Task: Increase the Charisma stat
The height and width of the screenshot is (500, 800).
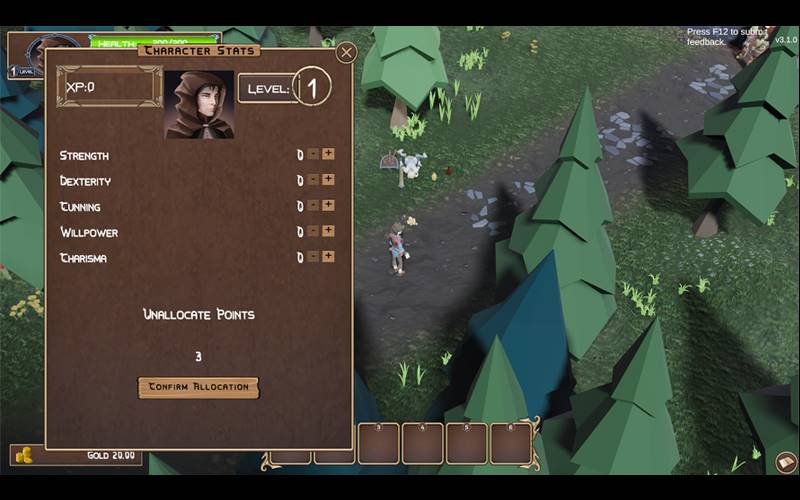Action: pos(328,256)
